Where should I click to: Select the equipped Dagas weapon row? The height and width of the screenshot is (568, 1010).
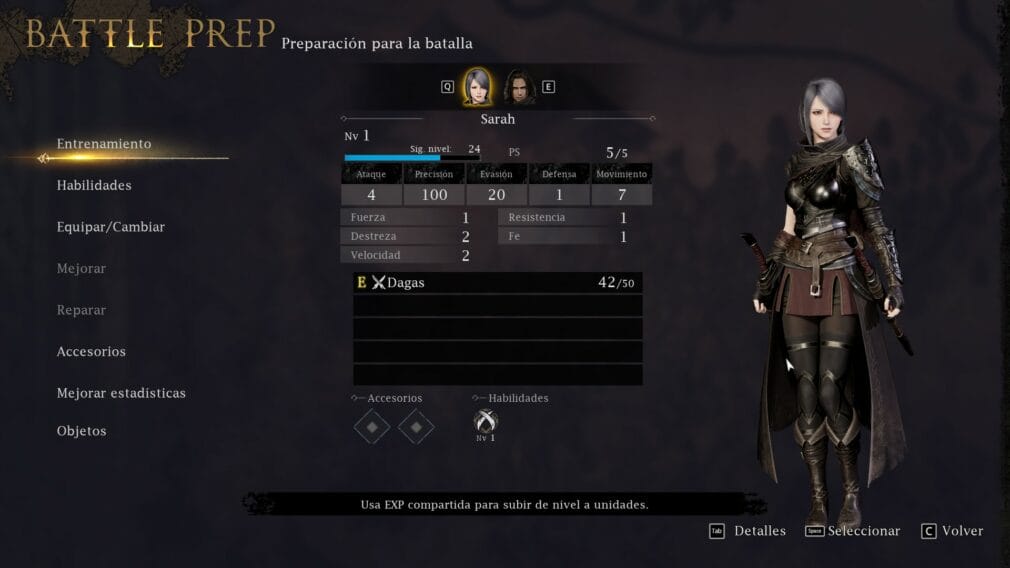(x=497, y=283)
